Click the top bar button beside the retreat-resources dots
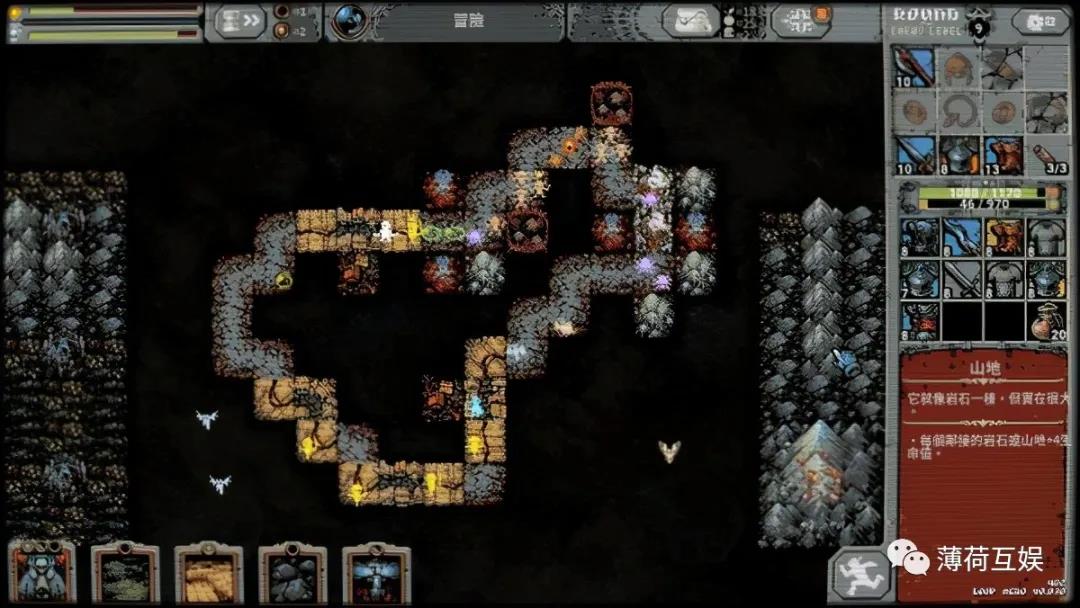Screen dimensions: 1080x608 [801, 20]
